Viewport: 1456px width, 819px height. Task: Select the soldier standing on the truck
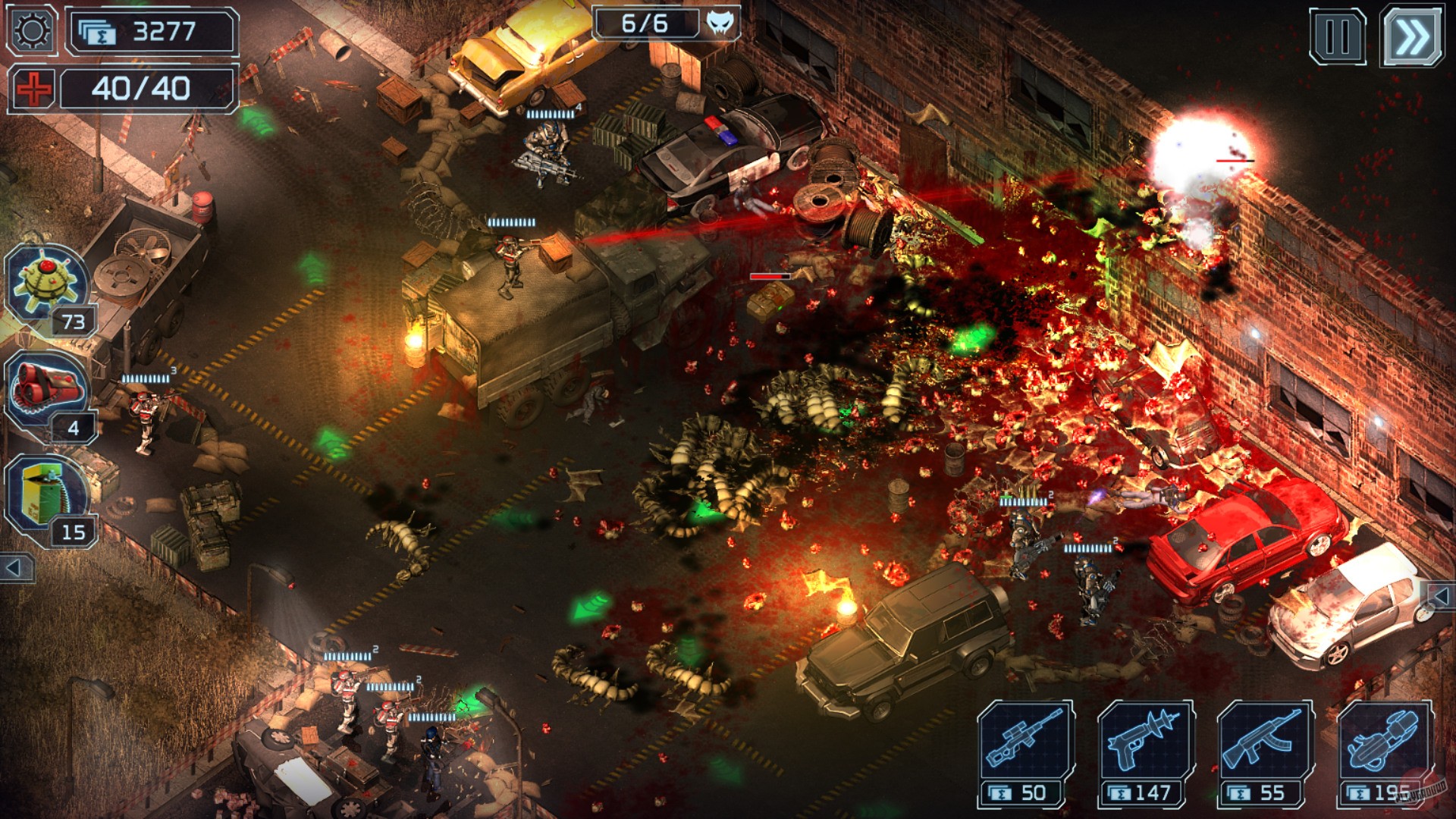click(507, 258)
